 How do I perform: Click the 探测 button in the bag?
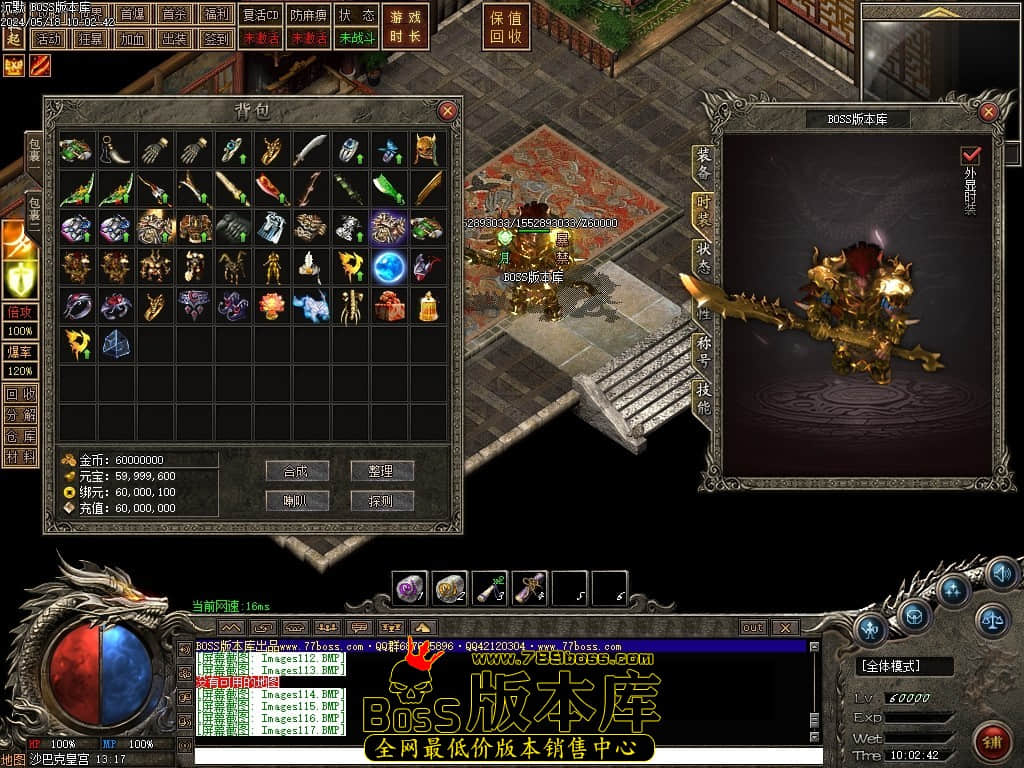[382, 501]
